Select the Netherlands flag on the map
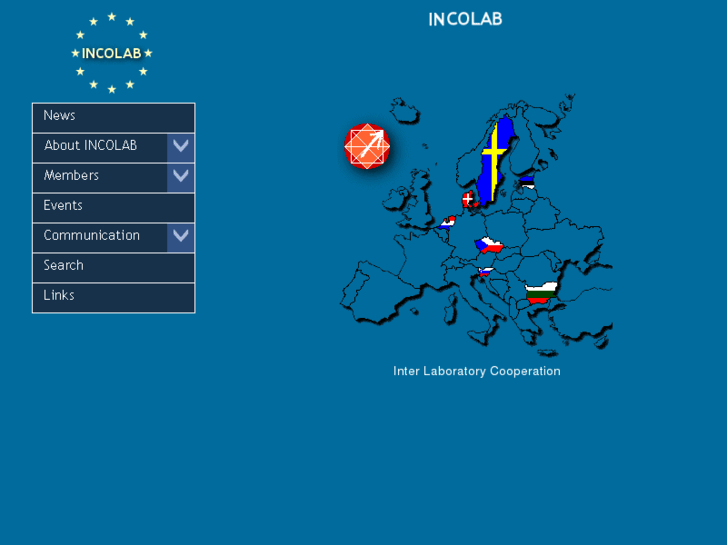Viewport: 727px width, 545px height. (447, 222)
